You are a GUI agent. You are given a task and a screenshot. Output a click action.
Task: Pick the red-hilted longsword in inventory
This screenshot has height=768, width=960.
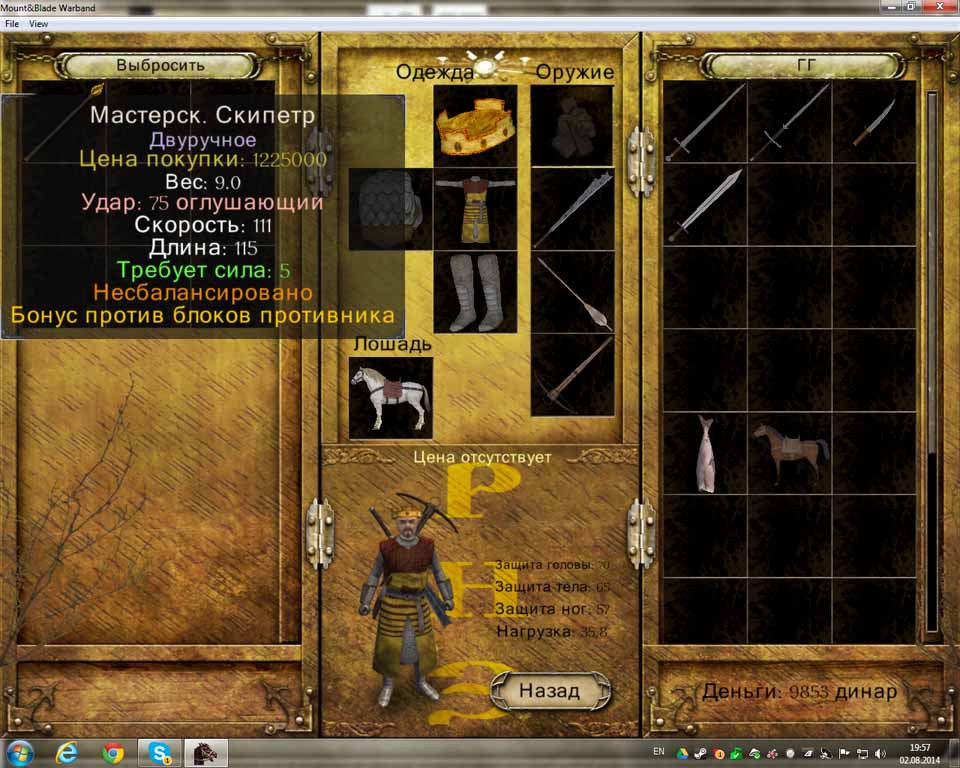pos(705,123)
